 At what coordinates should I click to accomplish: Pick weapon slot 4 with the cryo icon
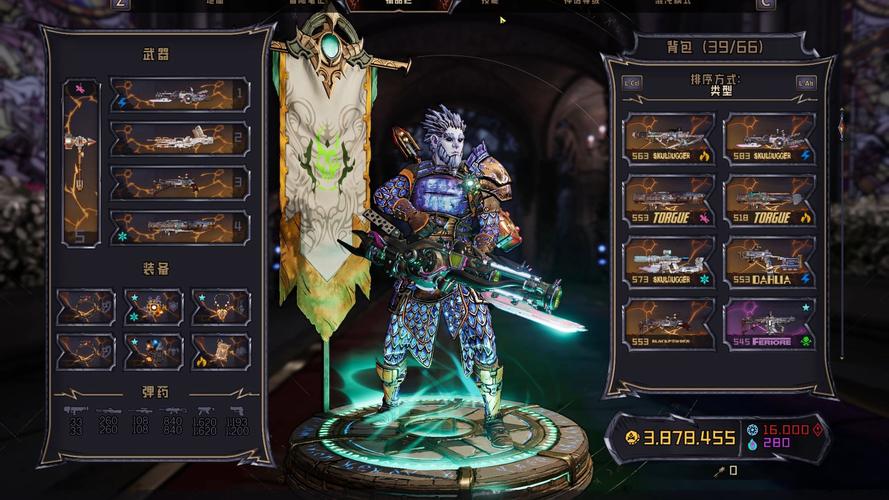179,227
